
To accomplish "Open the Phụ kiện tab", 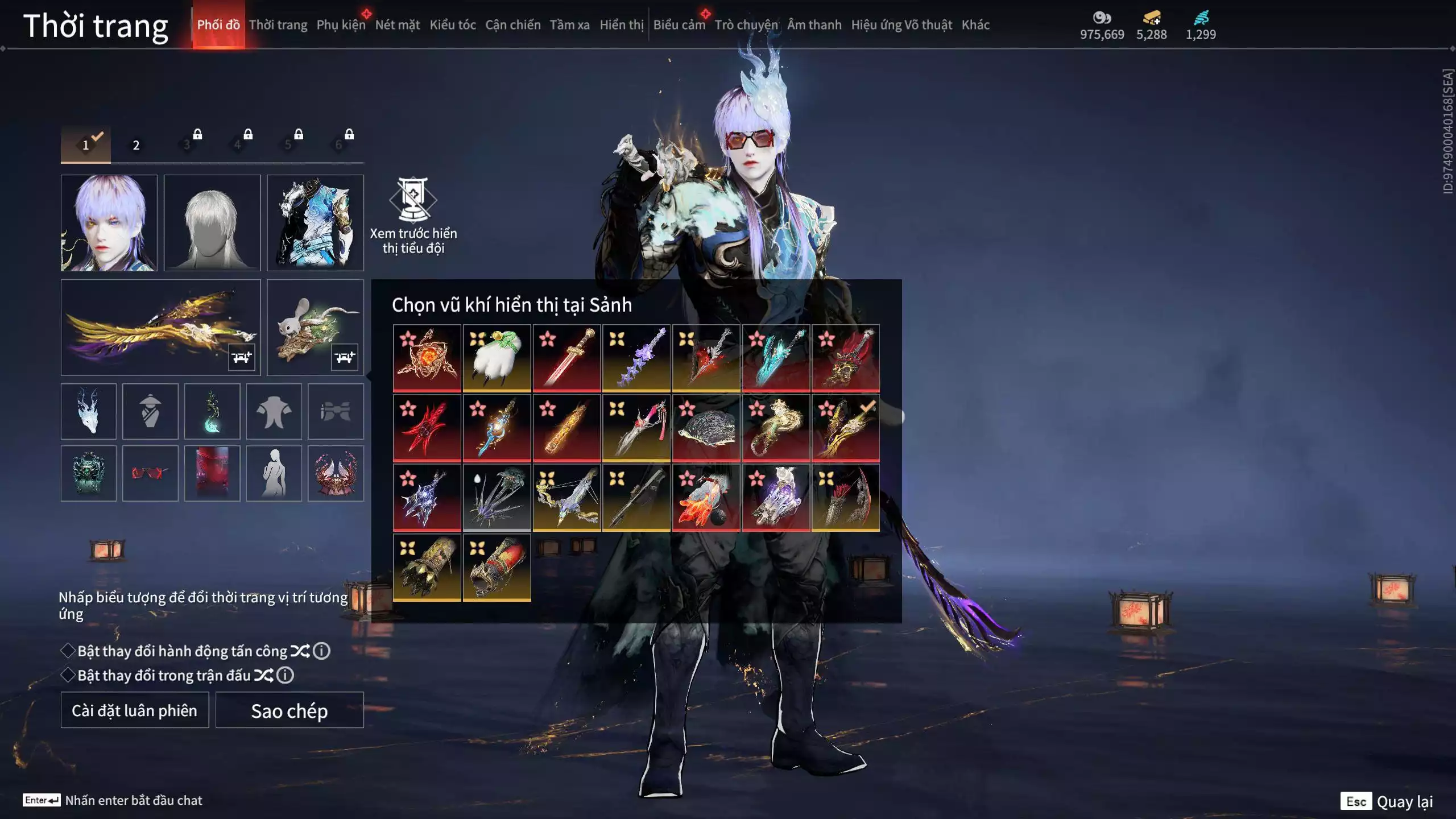I will (x=341, y=25).
